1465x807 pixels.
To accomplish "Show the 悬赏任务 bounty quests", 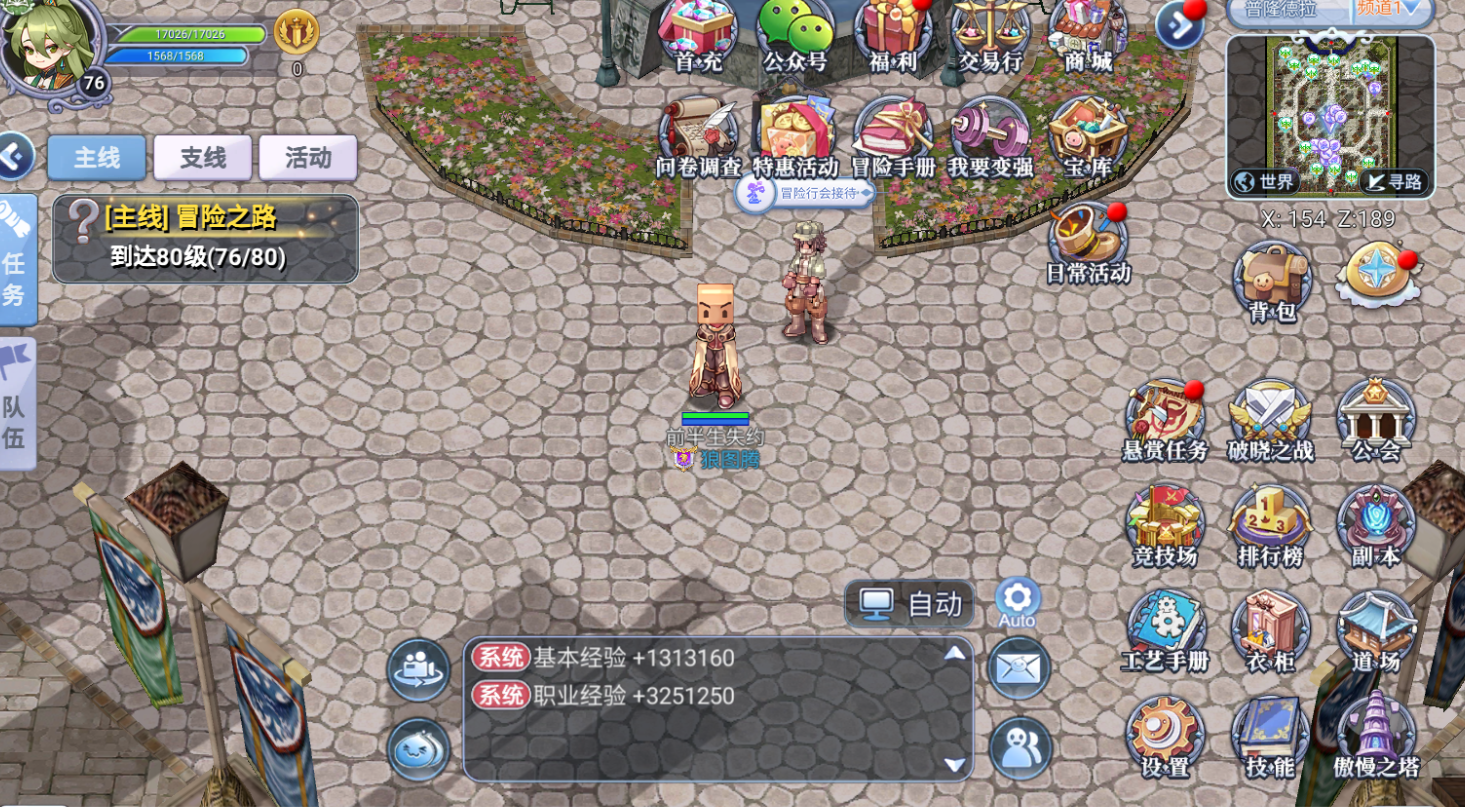I will [1166, 419].
